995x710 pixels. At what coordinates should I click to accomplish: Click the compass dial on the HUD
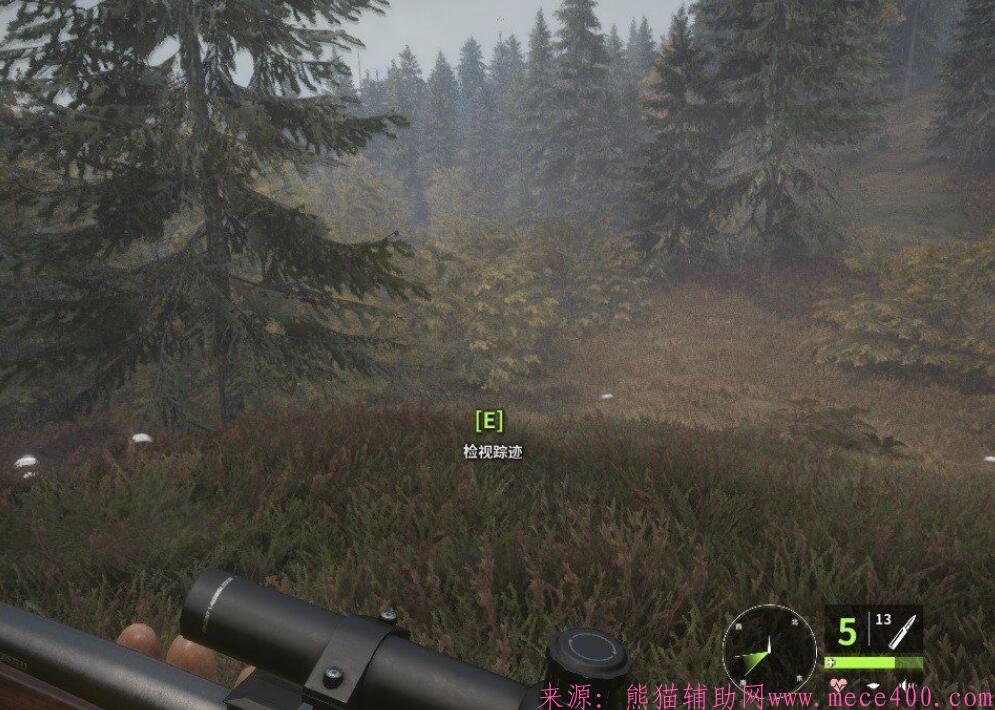click(769, 652)
